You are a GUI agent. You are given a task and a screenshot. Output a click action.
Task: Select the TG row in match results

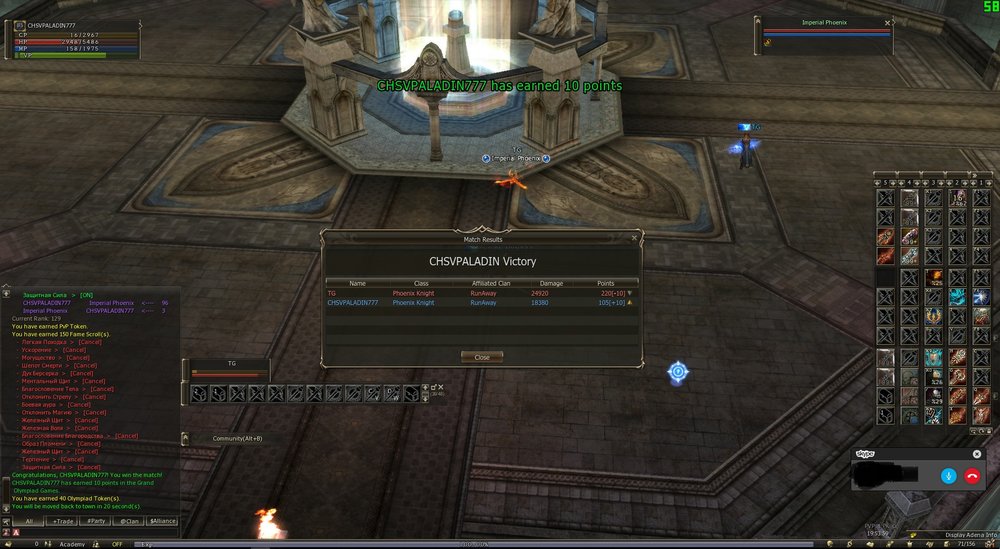tap(480, 293)
